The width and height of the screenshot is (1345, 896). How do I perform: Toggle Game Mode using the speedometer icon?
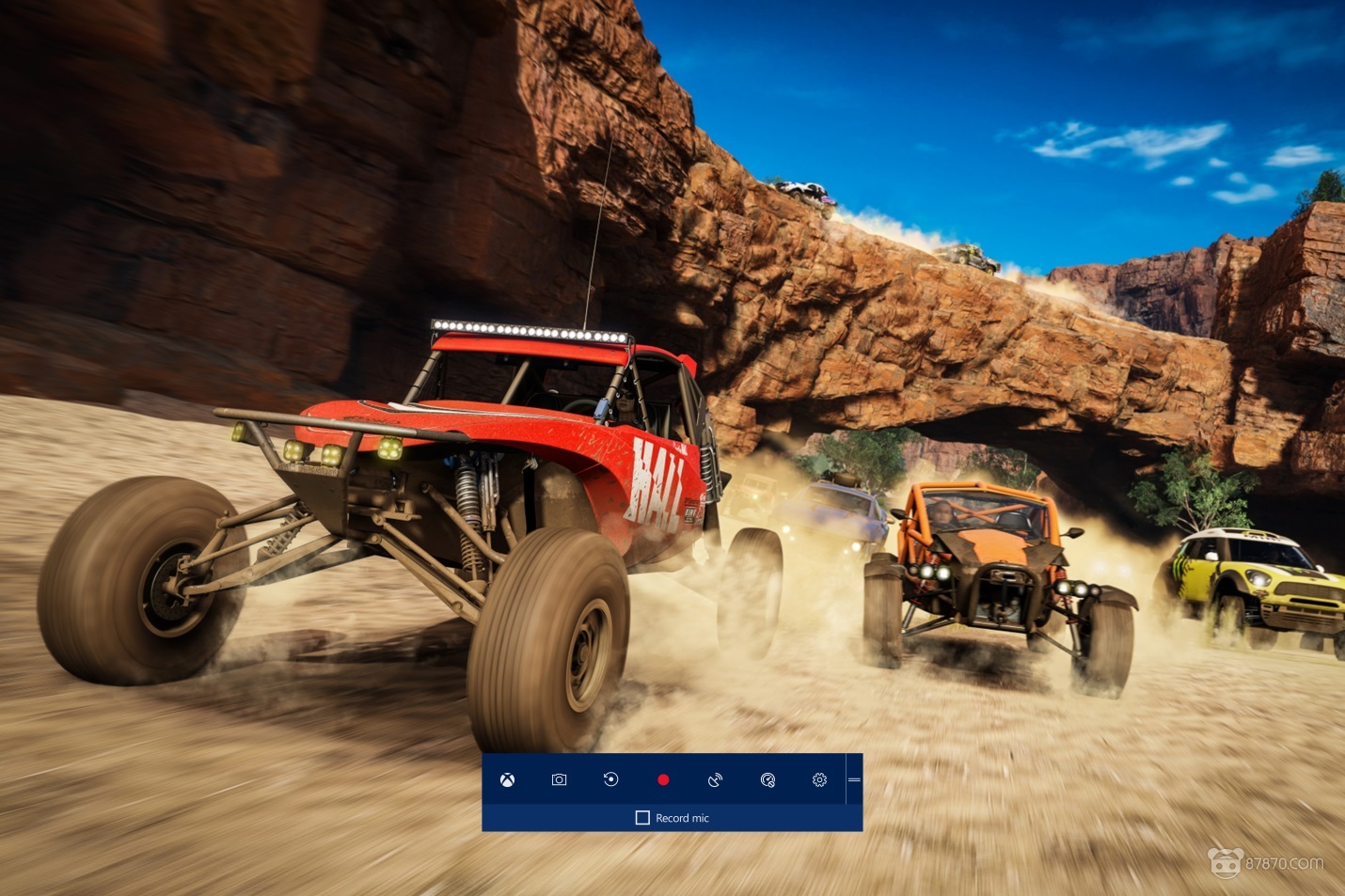(767, 779)
